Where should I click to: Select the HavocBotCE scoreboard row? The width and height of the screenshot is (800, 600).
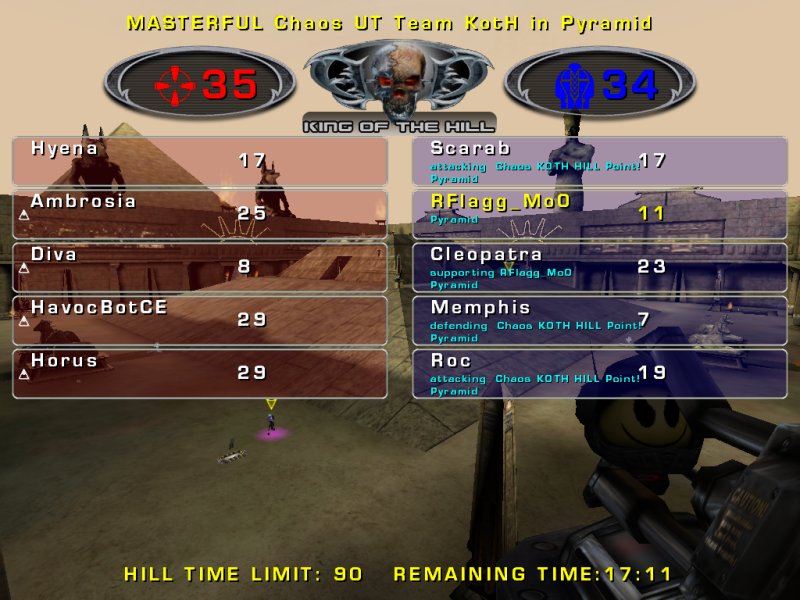pos(200,320)
